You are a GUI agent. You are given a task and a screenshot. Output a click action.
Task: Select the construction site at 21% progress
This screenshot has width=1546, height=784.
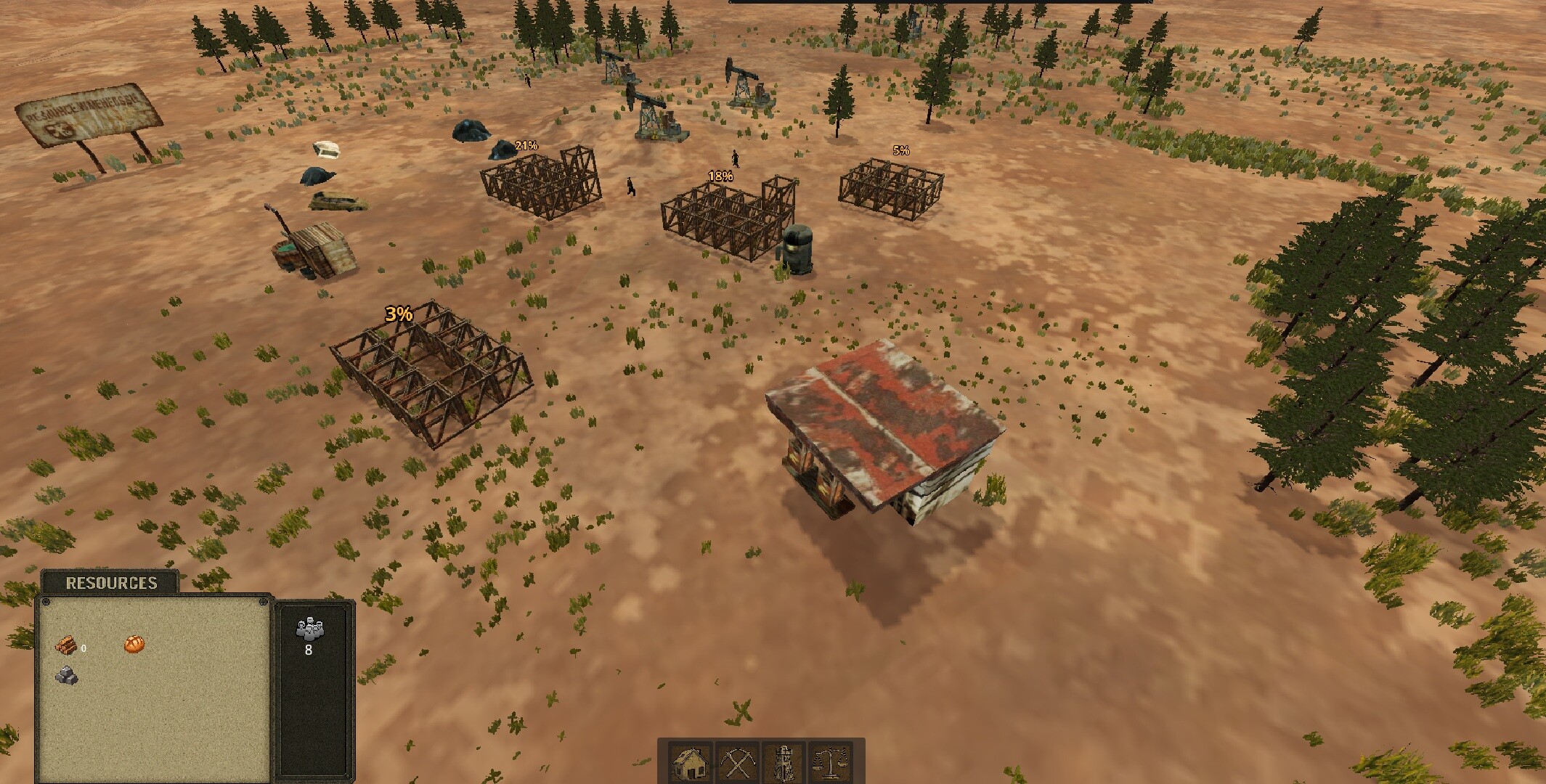[x=539, y=185]
